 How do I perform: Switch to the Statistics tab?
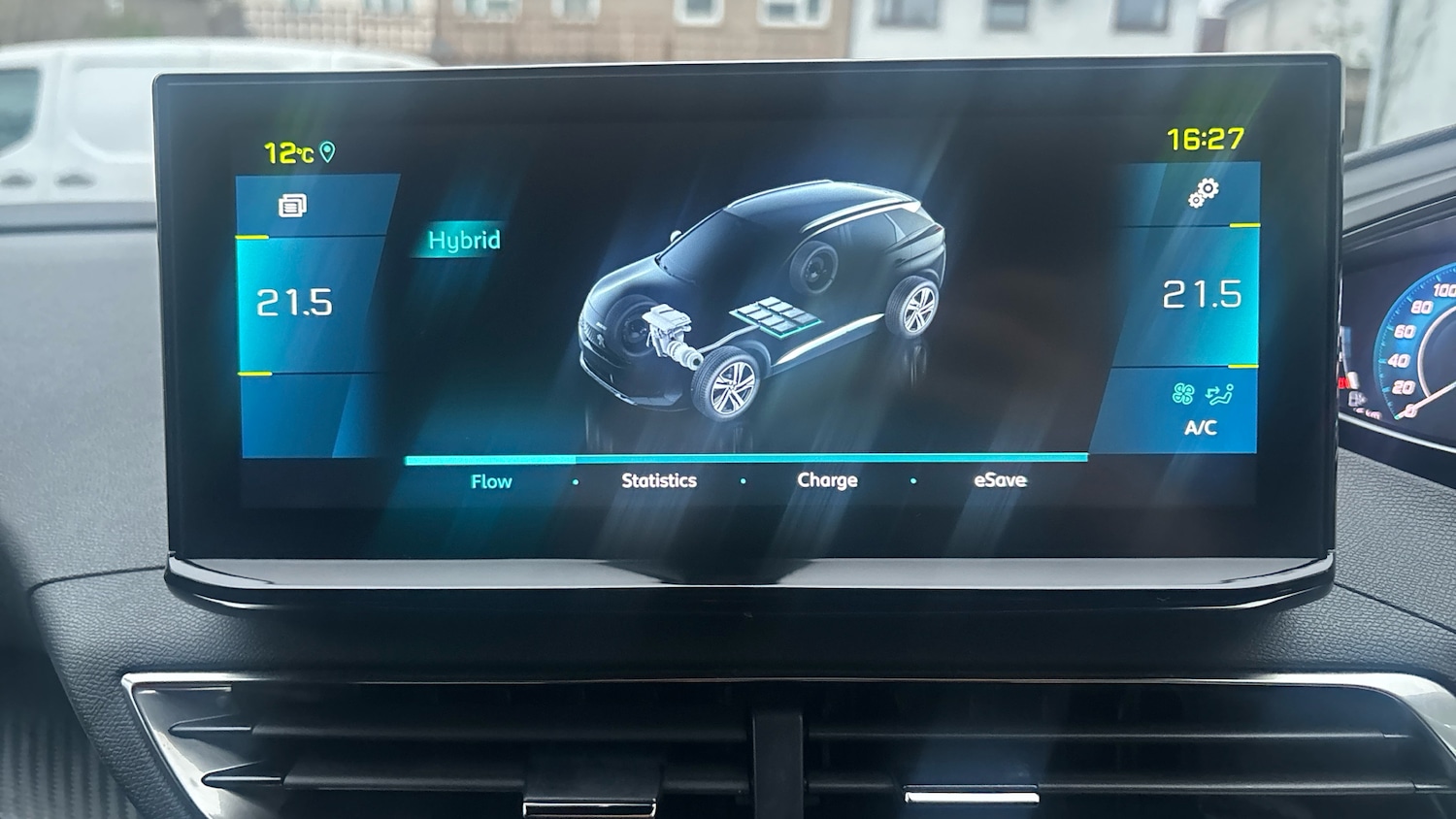[659, 479]
